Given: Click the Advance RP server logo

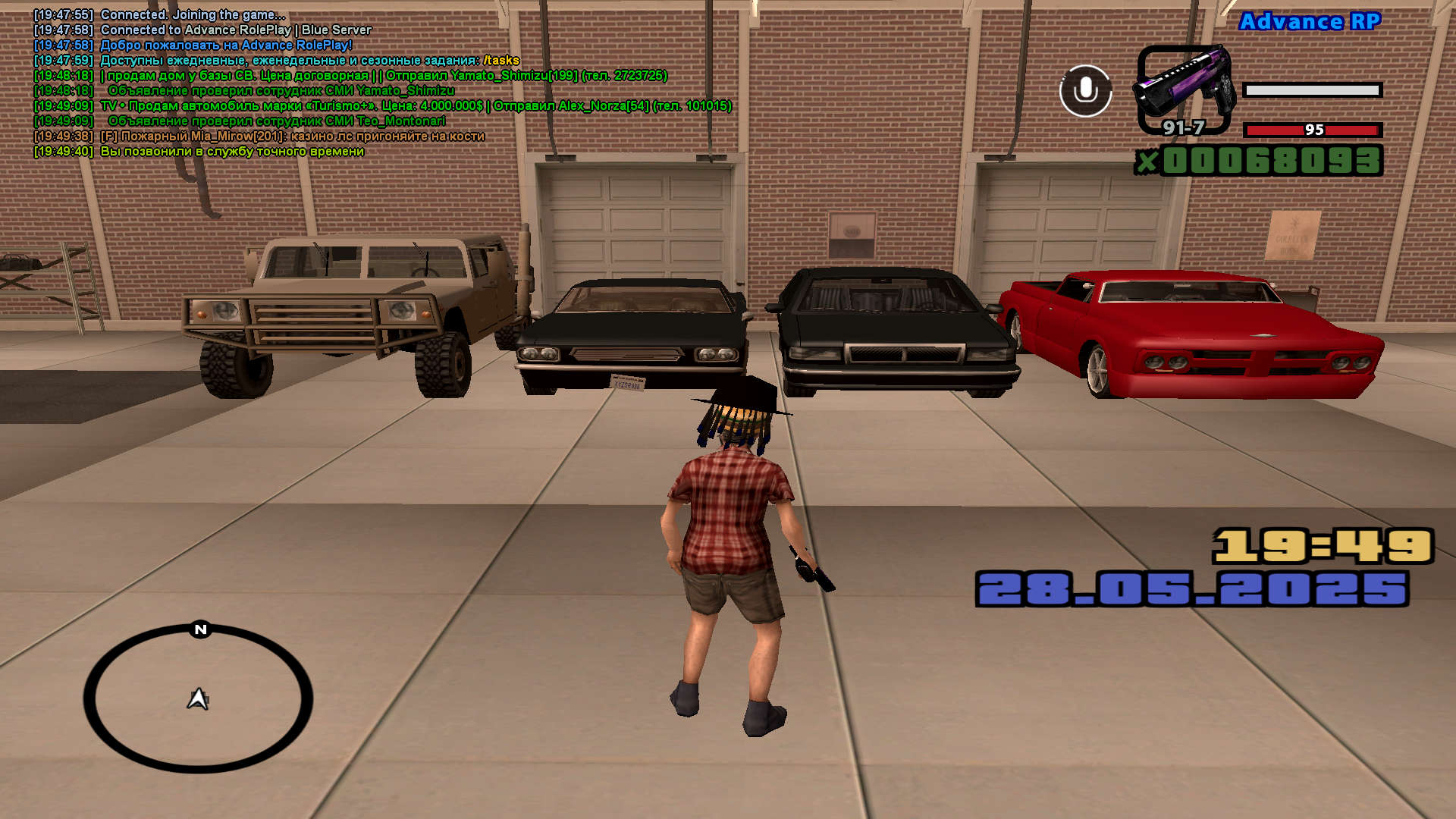Looking at the screenshot, I should 1310,22.
